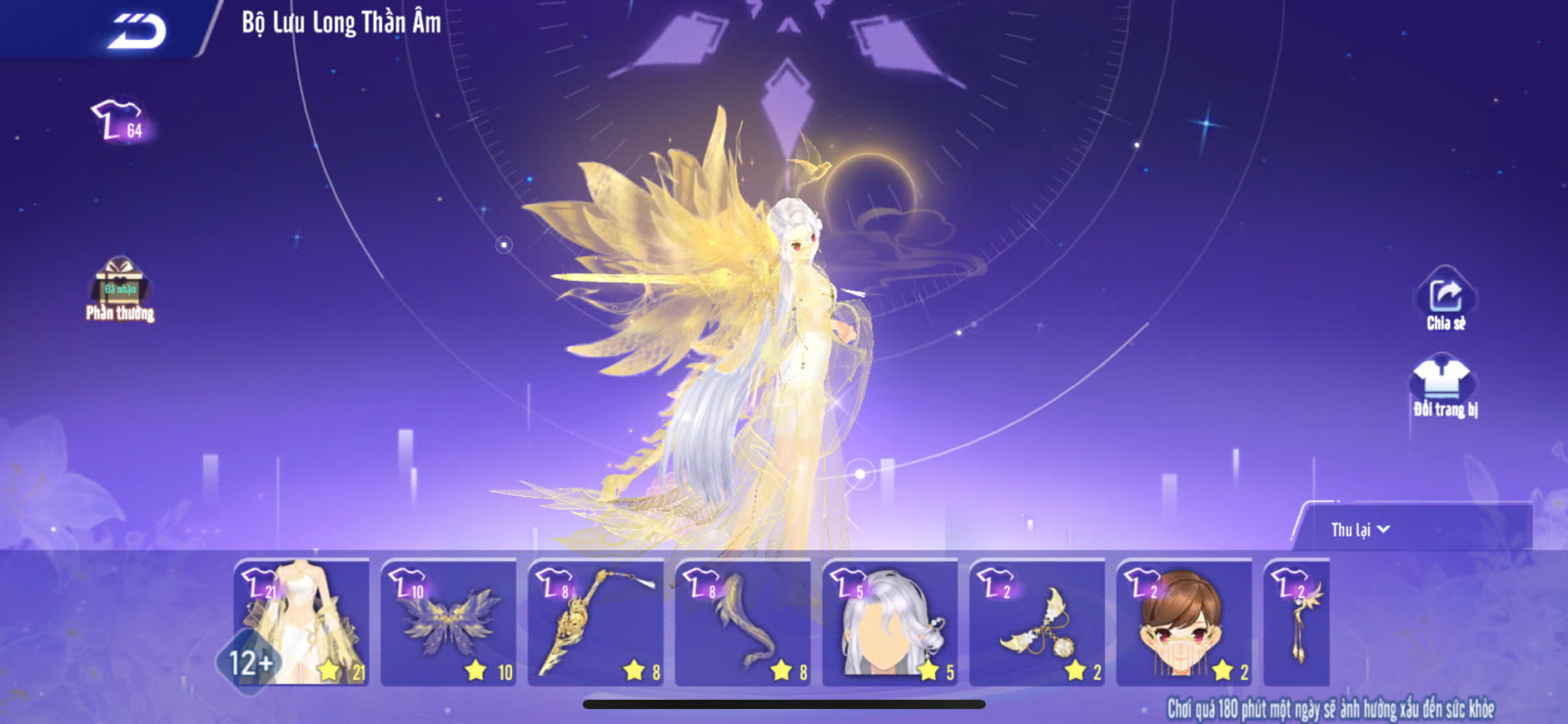The width and height of the screenshot is (1568, 724).
Task: Select the golden staff weapon item
Action: click(x=596, y=622)
